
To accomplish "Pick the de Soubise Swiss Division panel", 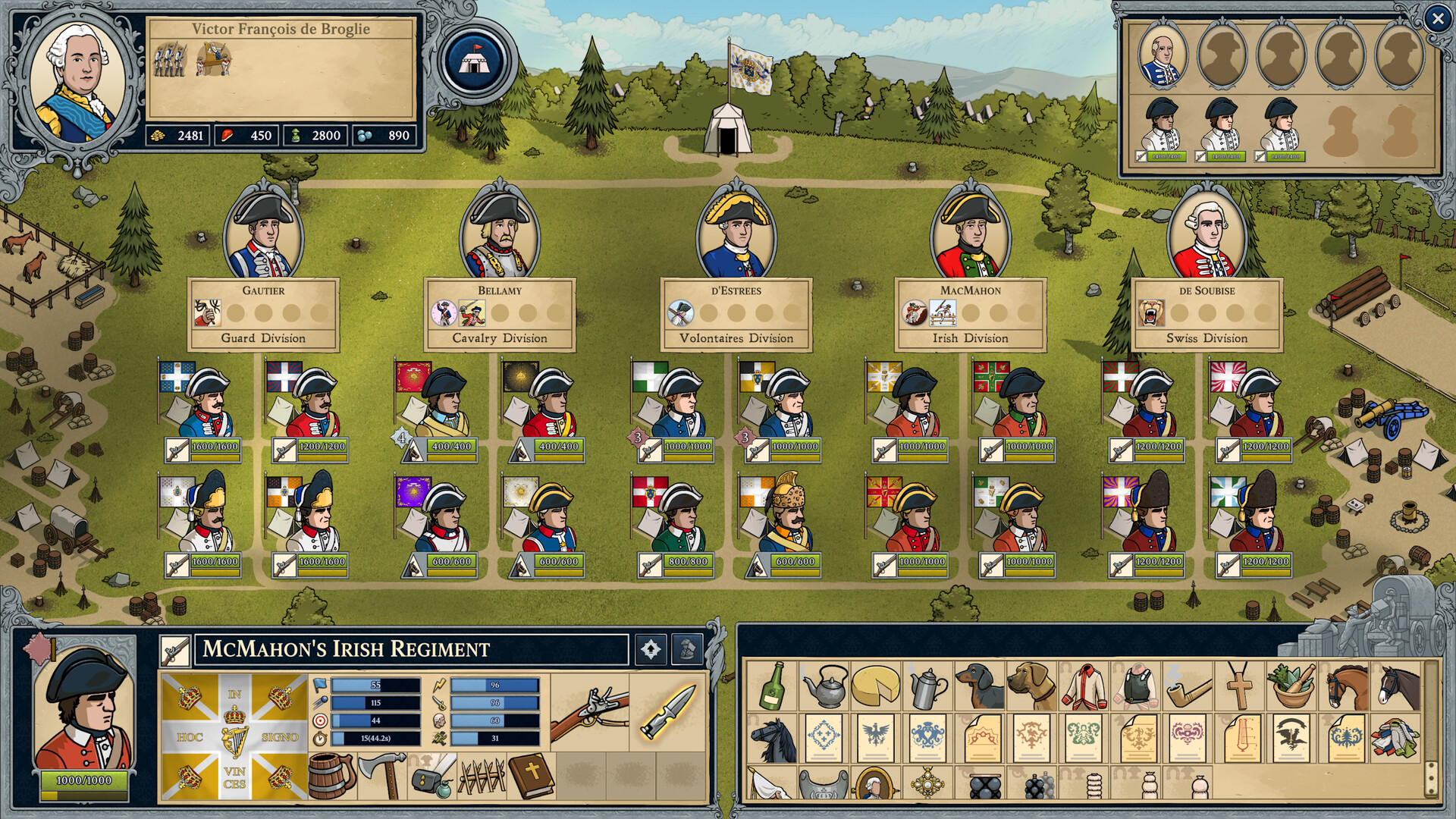I will coord(1207,315).
